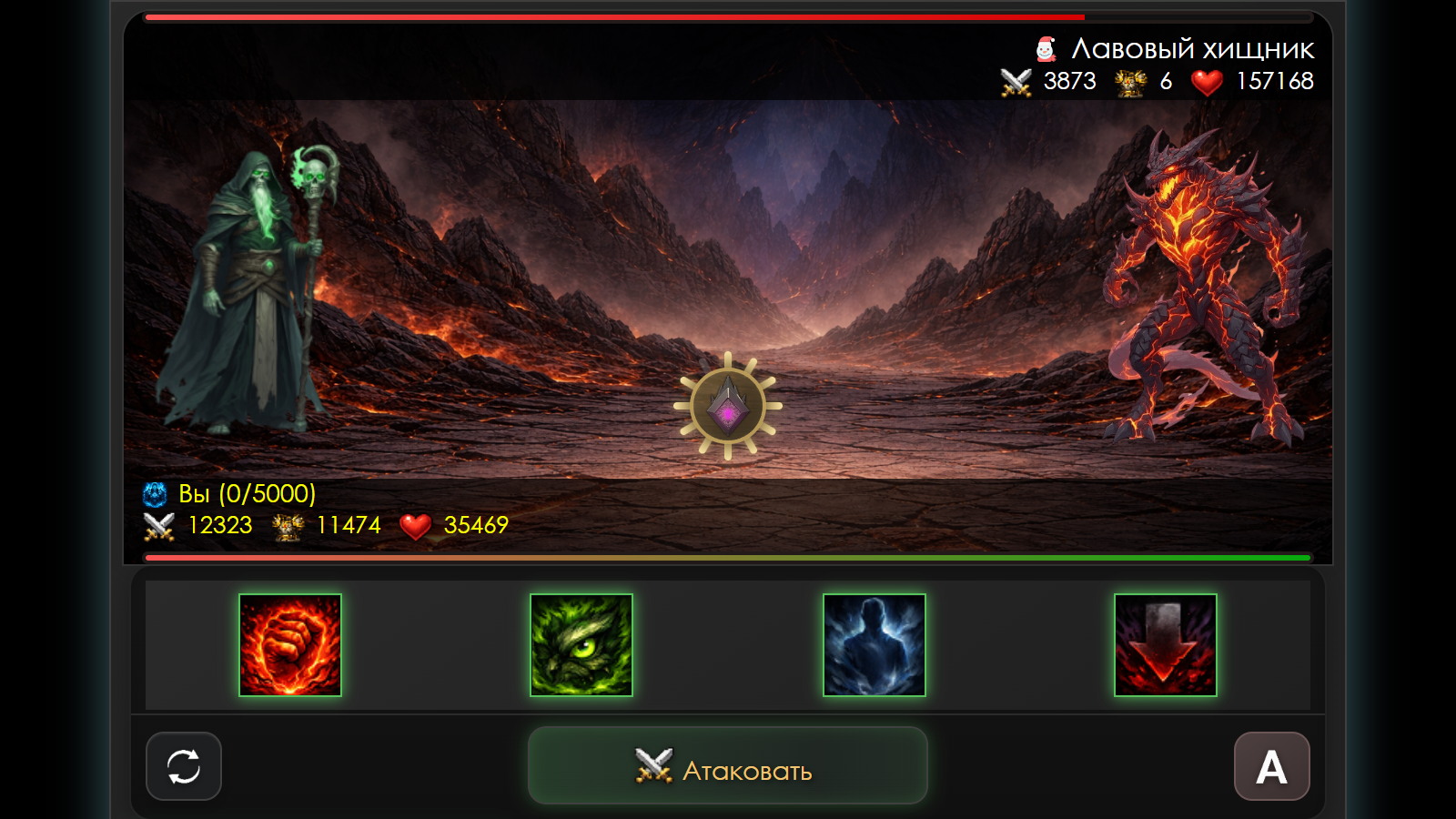Click the purple crystal medallion icon
The height and width of the screenshot is (819, 1456).
727,406
